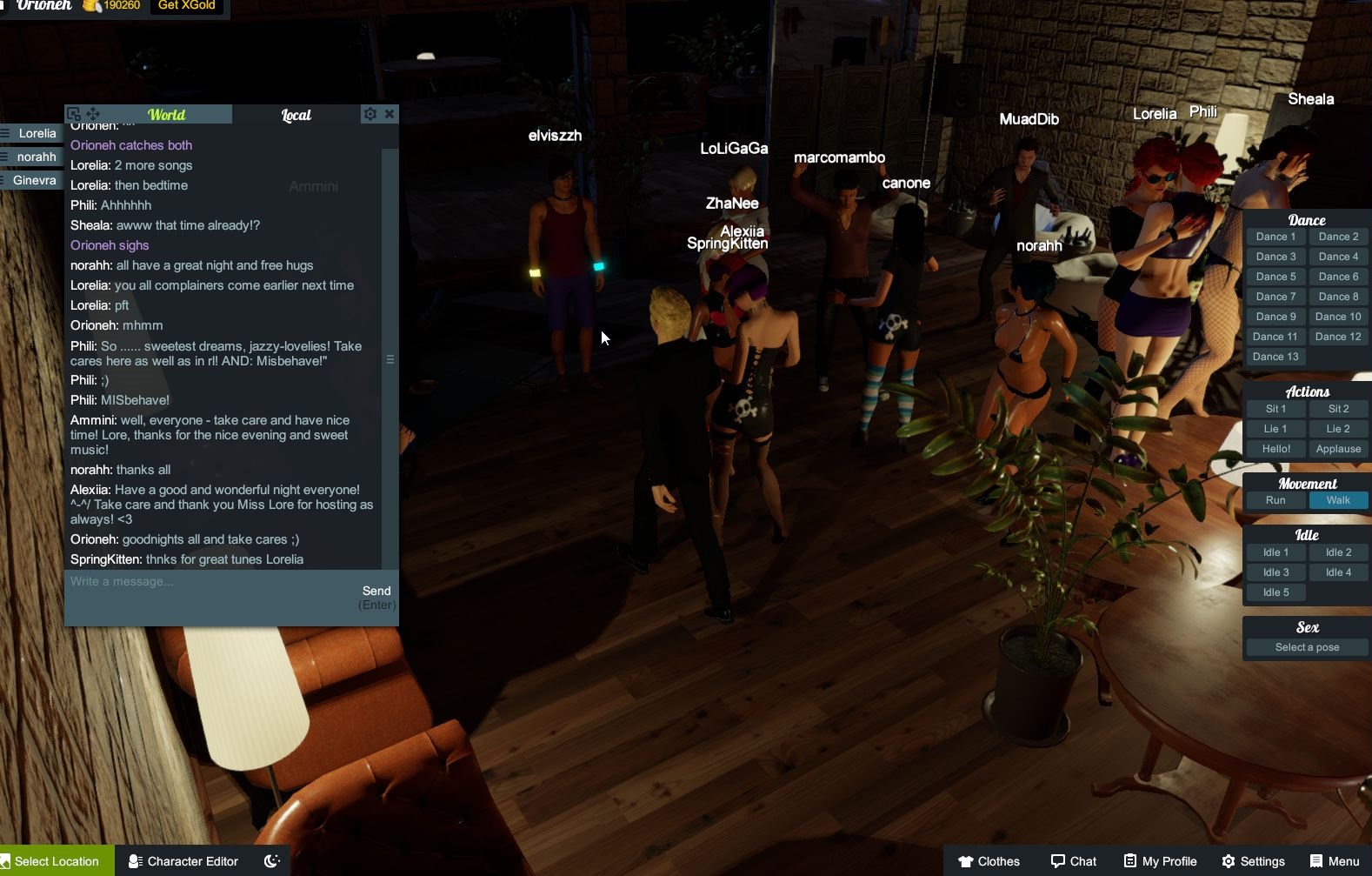This screenshot has width=1372, height=876.
Task: Switch to the World chat tab
Action: coord(165,114)
